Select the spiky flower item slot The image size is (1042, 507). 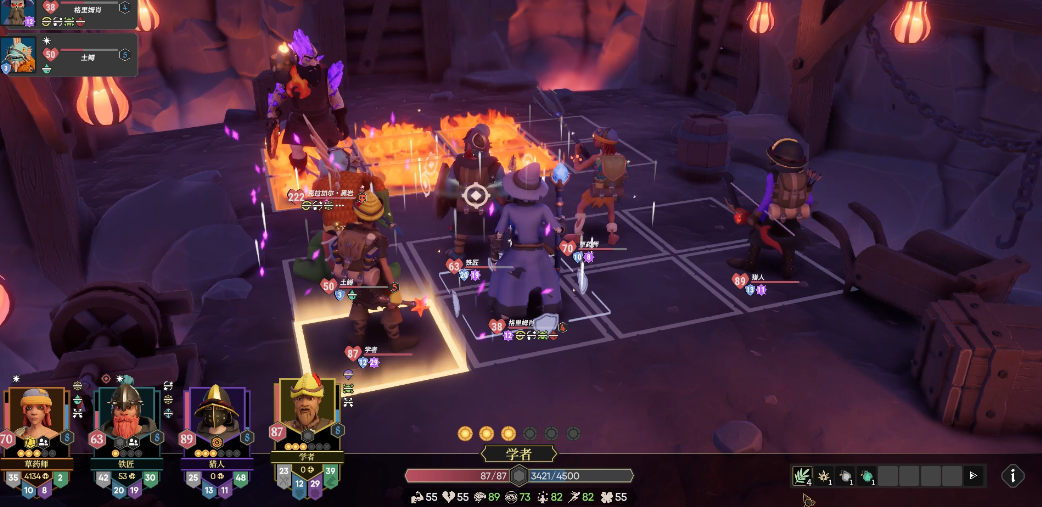[824, 476]
